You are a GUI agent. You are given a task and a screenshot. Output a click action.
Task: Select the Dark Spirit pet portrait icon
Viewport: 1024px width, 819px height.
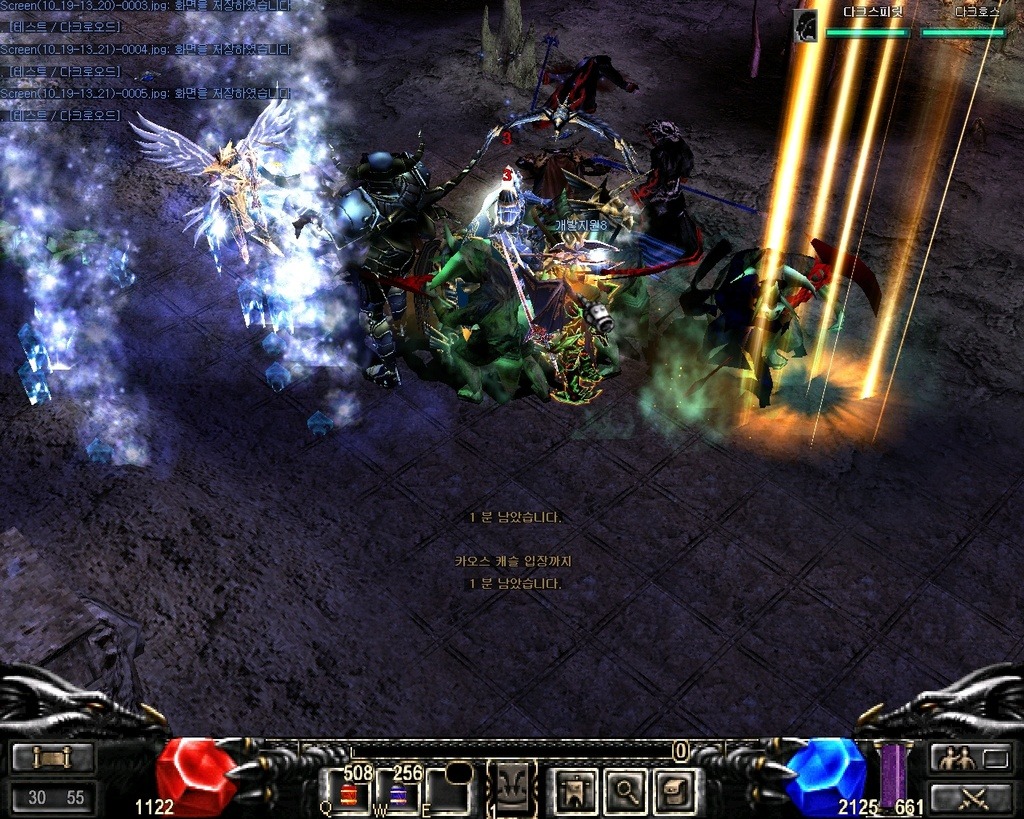[806, 26]
